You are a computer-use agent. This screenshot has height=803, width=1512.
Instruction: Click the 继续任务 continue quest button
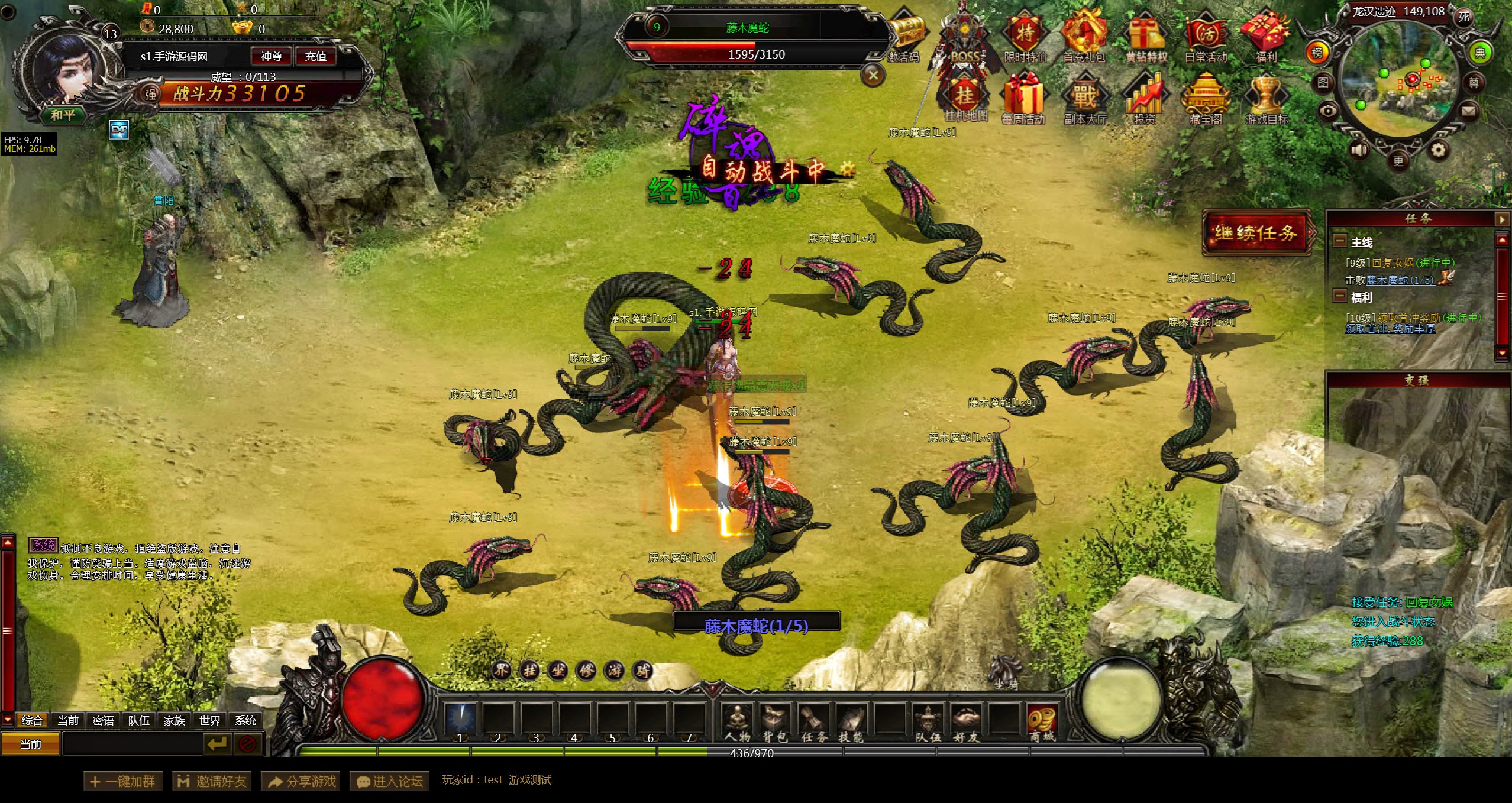1256,233
